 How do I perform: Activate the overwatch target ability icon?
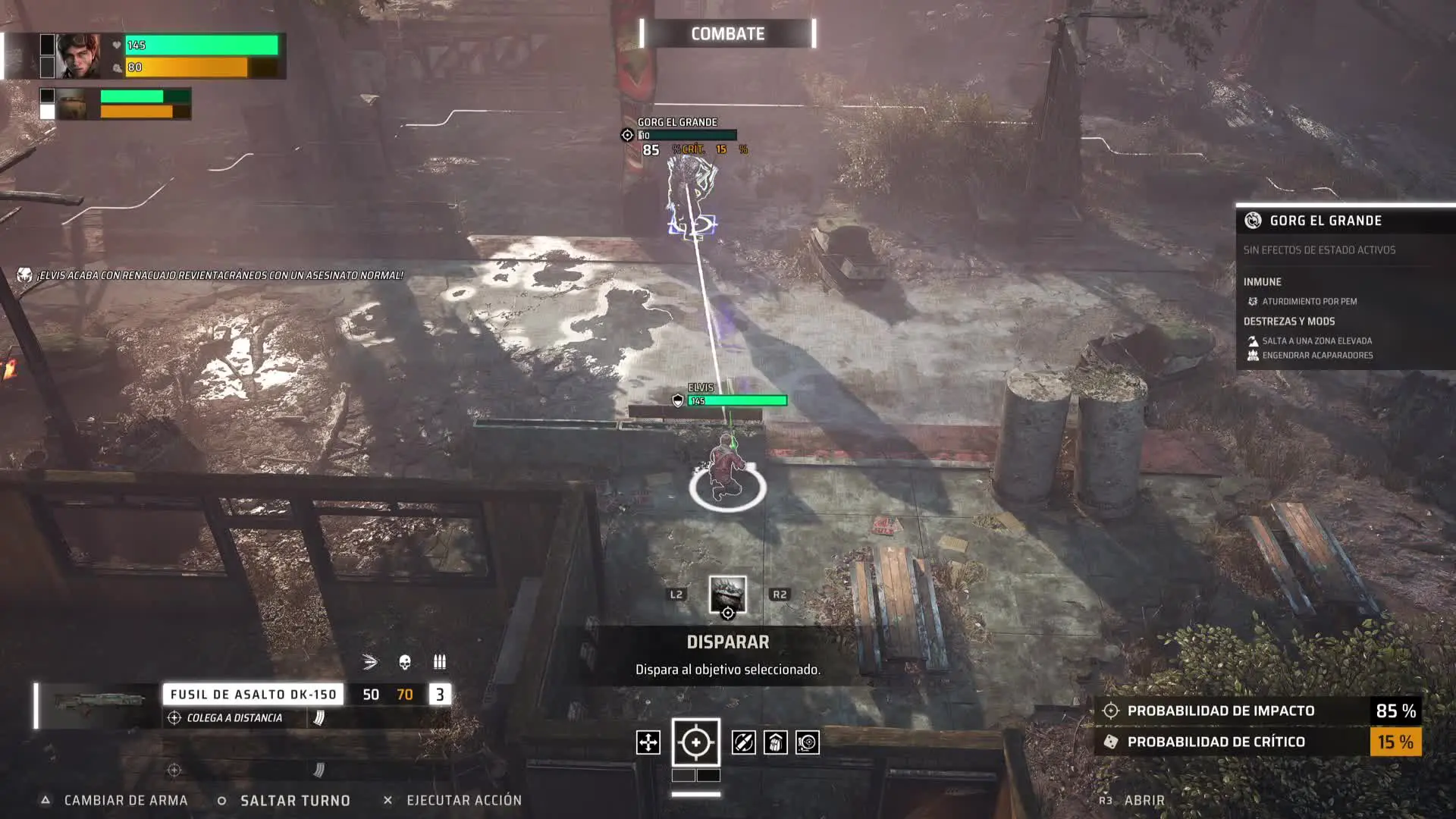coord(808,742)
